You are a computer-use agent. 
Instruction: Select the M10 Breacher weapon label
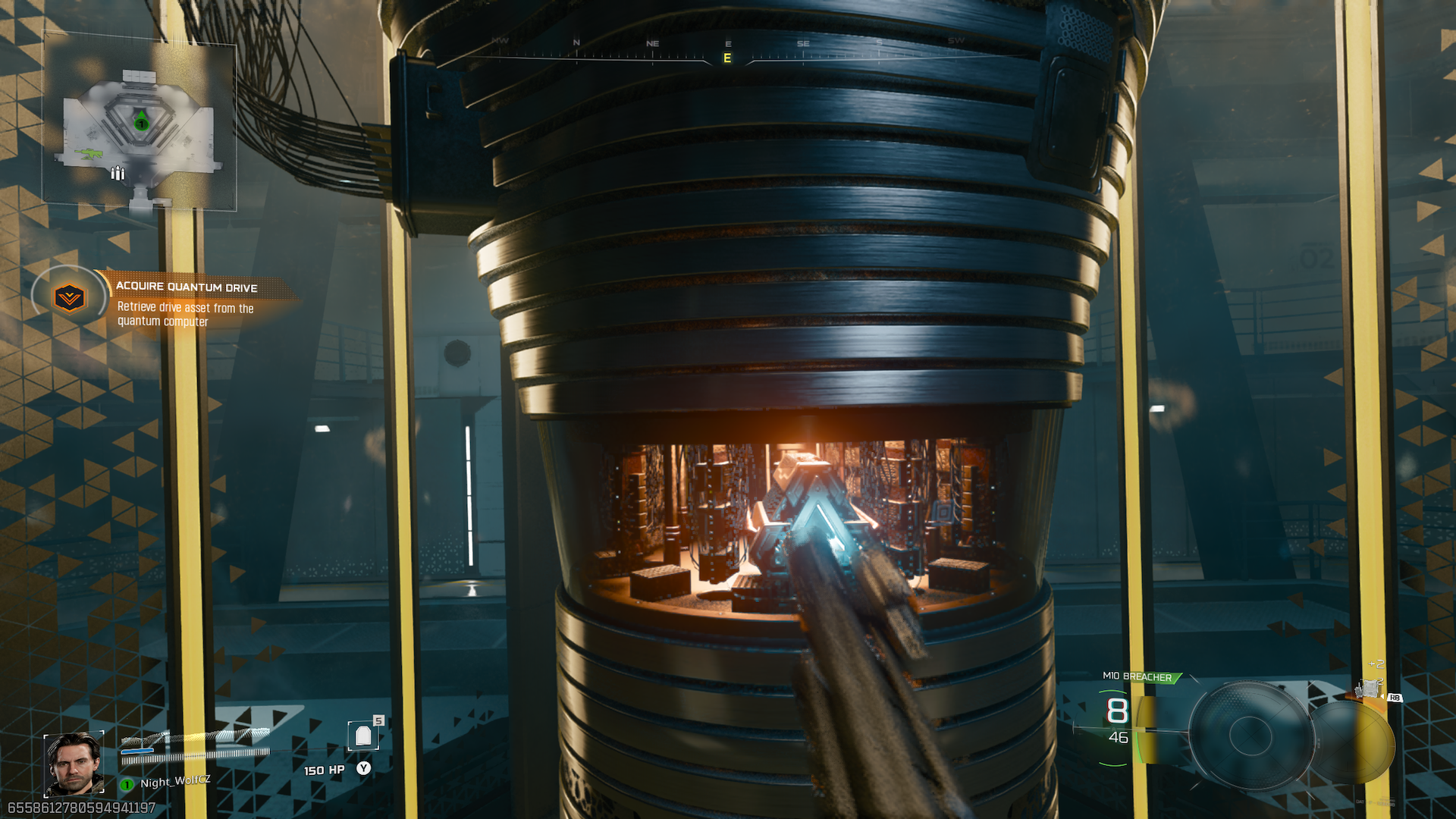point(1137,676)
